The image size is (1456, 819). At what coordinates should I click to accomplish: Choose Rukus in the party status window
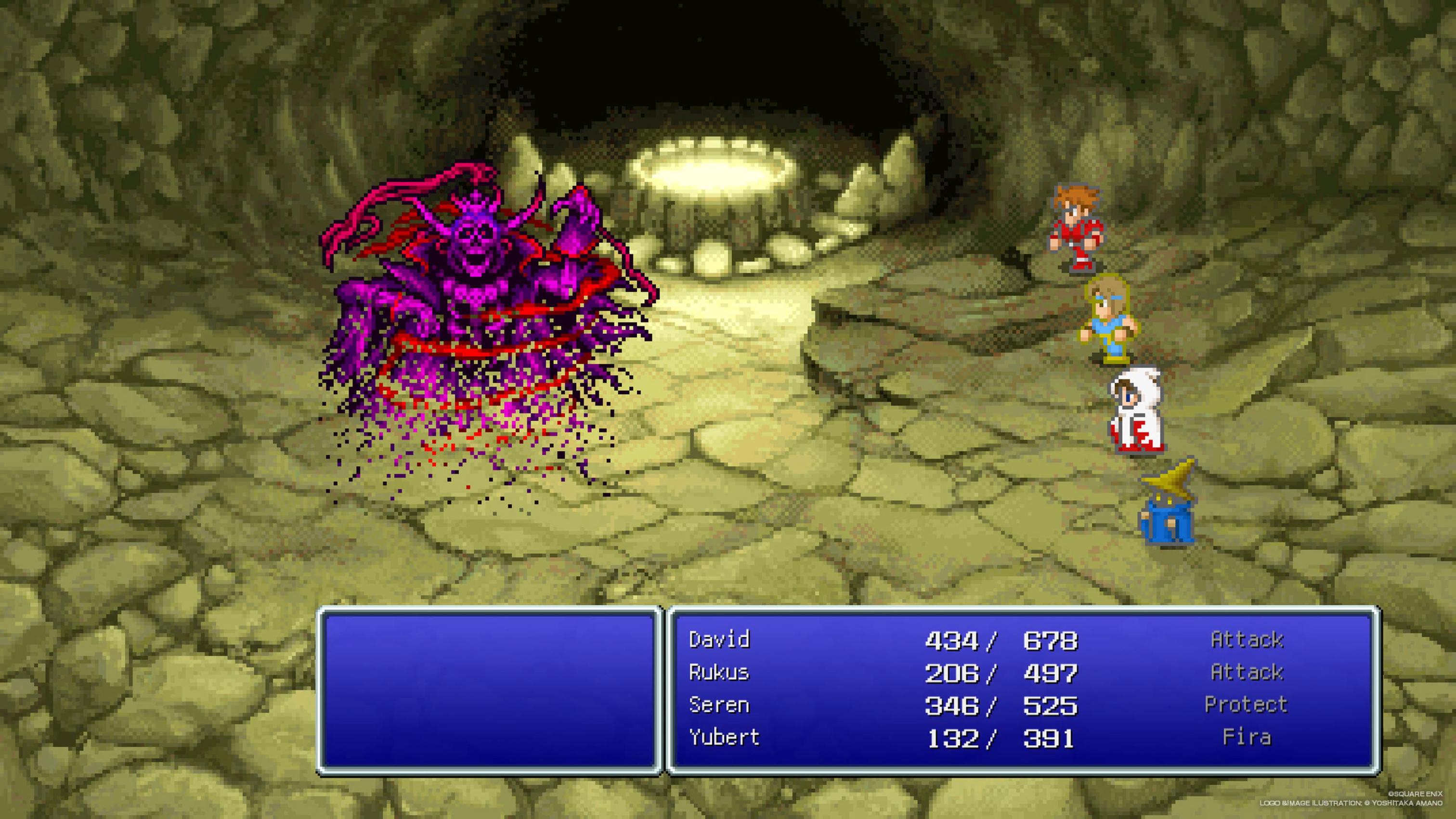click(719, 673)
